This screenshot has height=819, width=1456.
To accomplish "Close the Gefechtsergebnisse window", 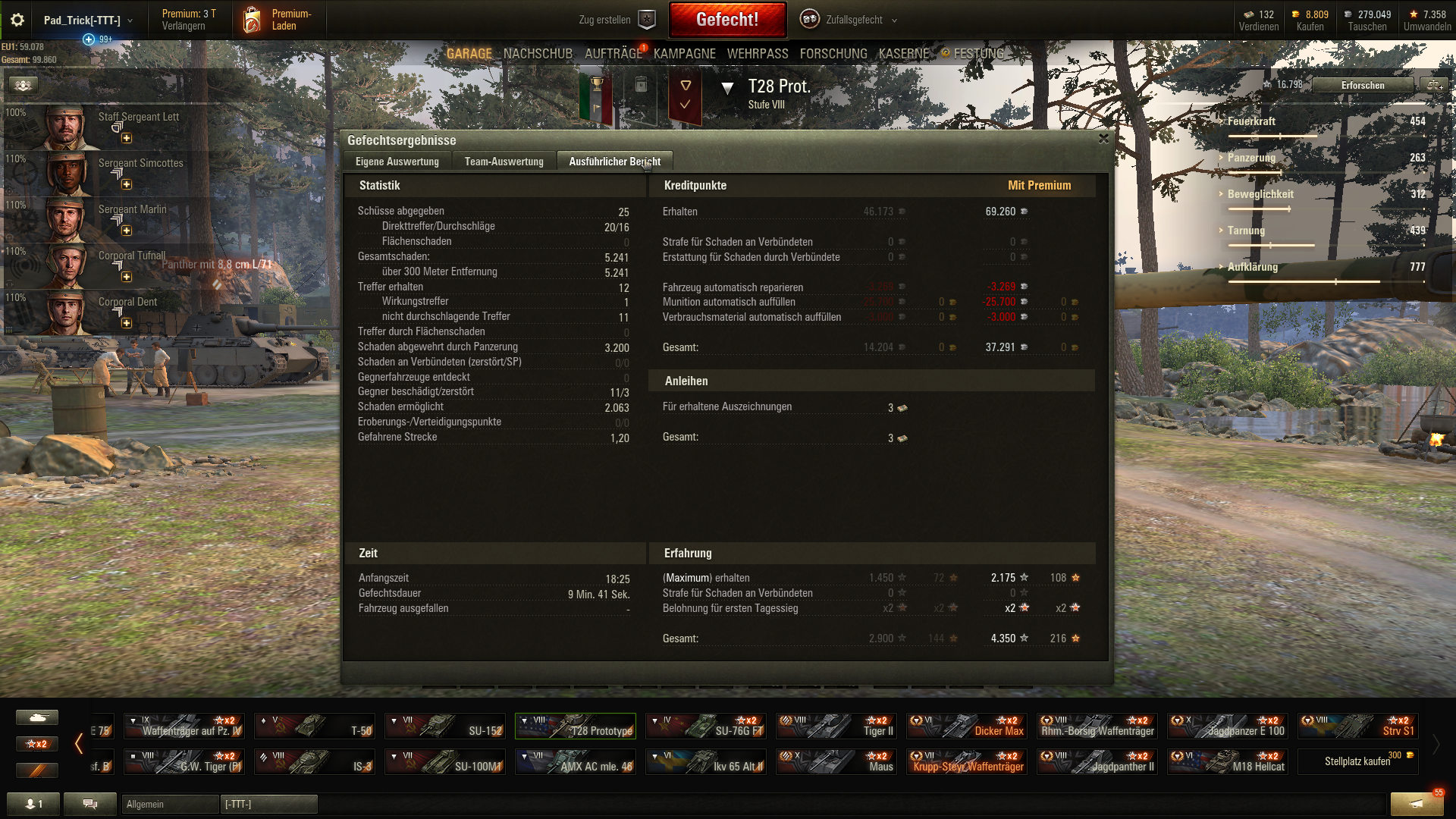I will click(1103, 139).
